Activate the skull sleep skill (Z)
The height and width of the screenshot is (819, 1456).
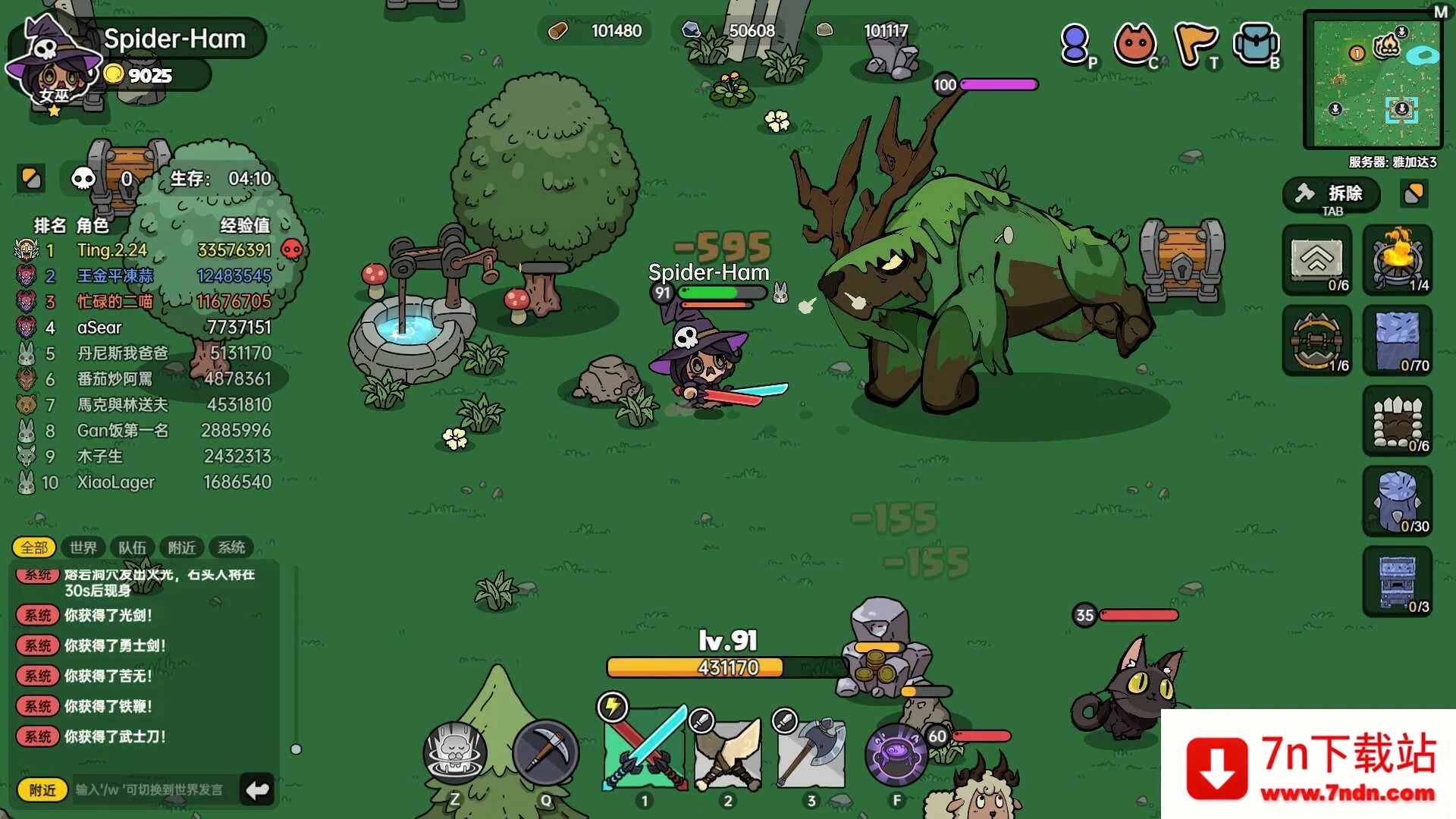(454, 752)
